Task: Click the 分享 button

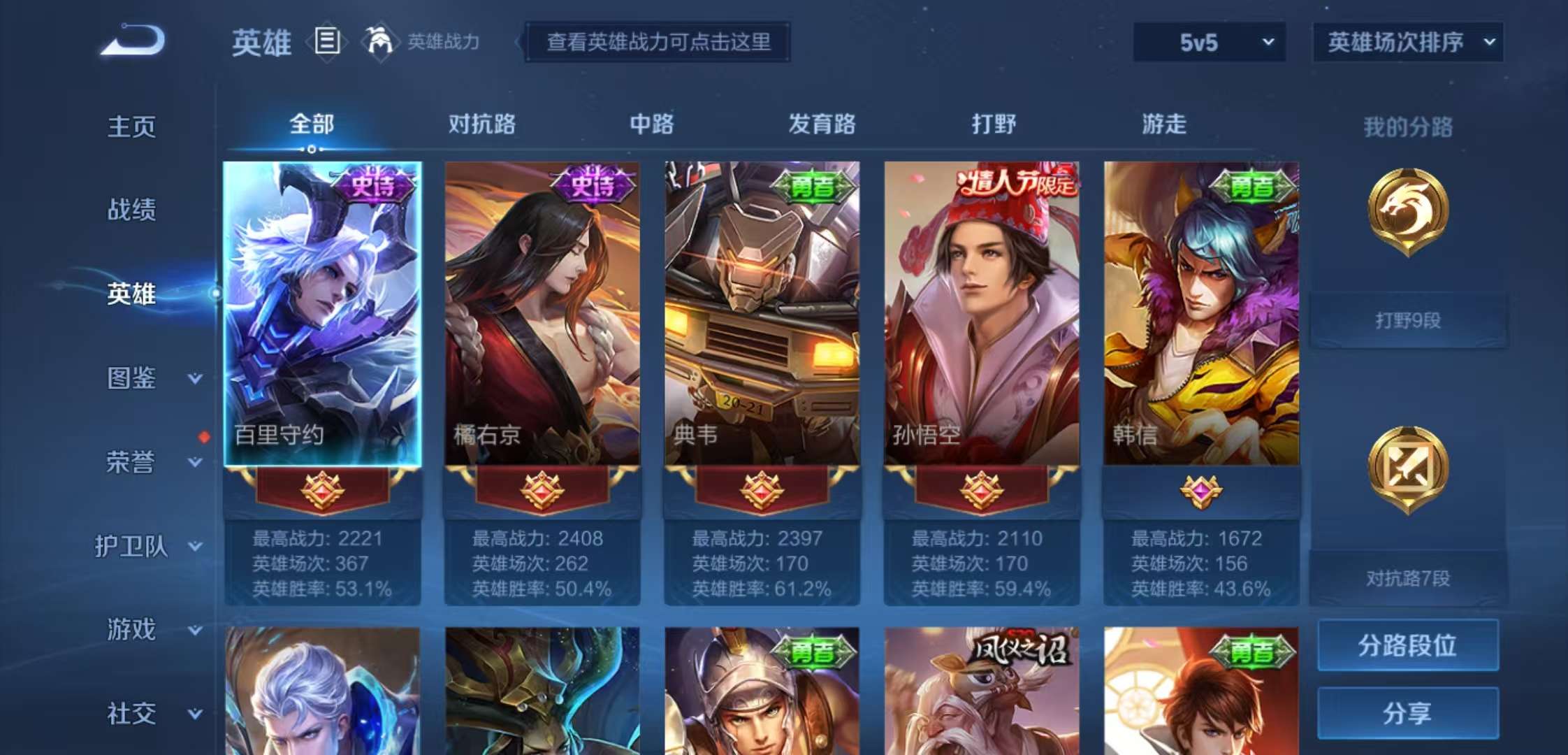Action: (1407, 712)
